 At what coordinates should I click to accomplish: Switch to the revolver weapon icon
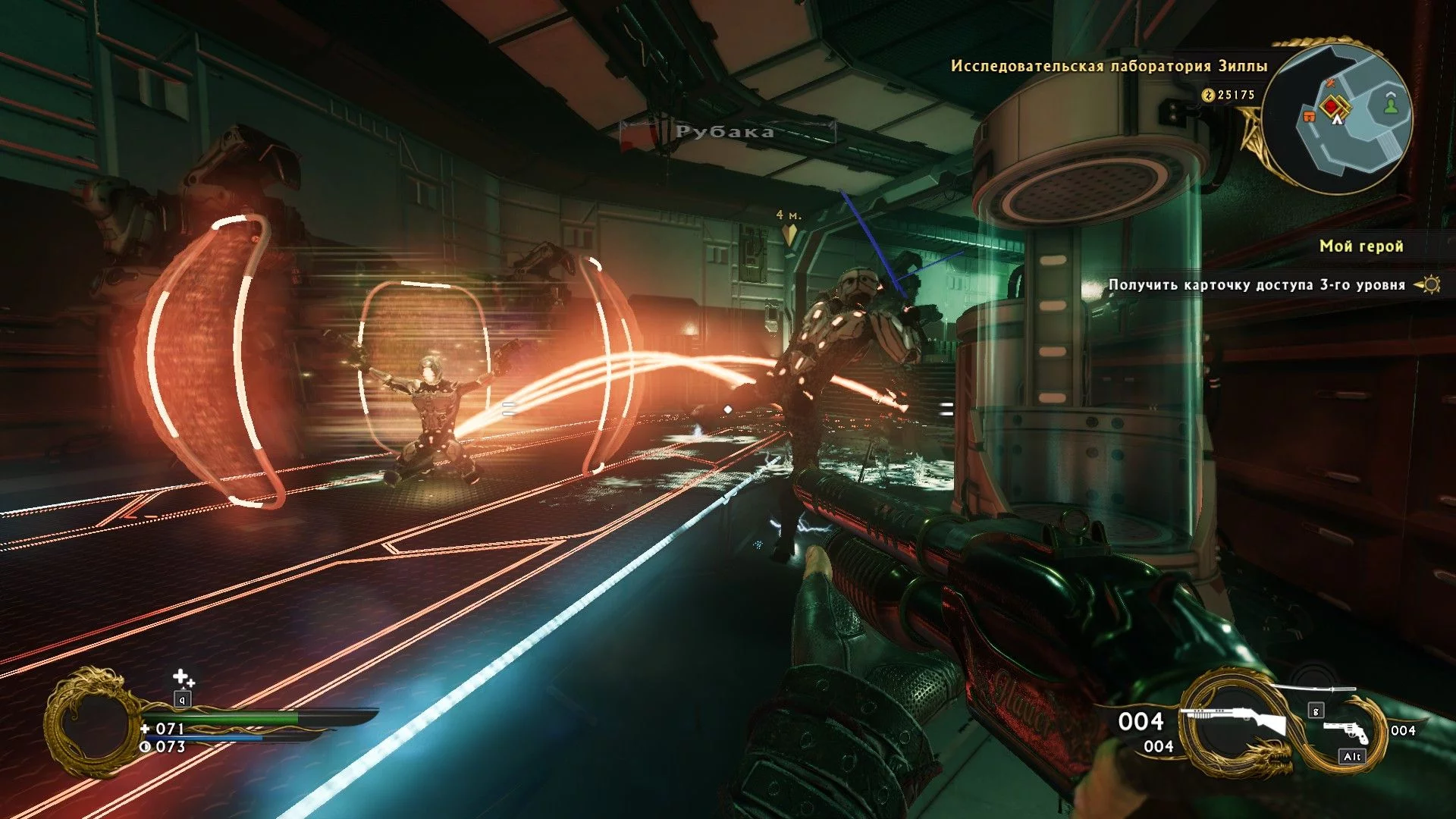pyautogui.click(x=1346, y=732)
